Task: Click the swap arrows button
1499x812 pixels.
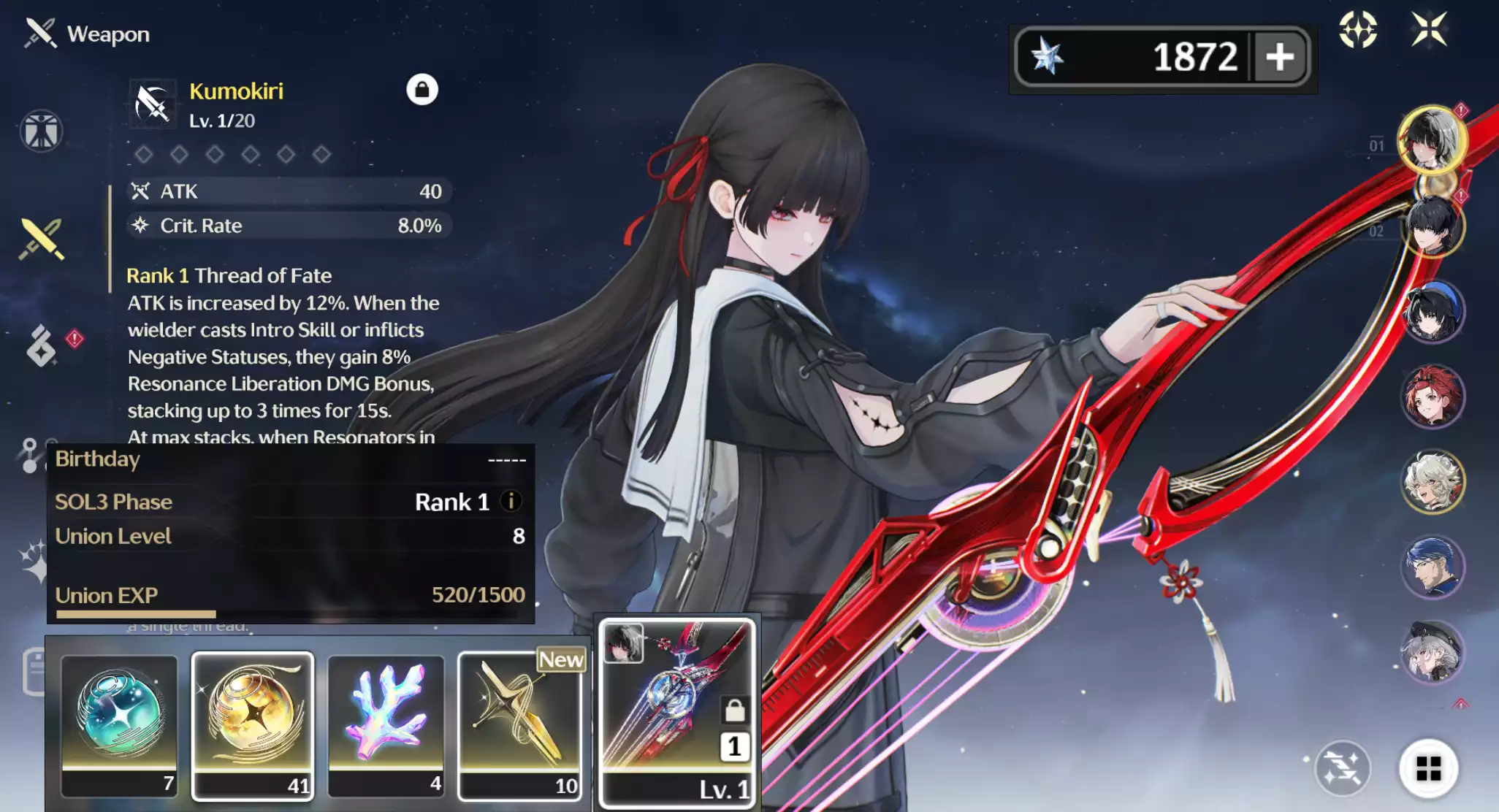Action: click(x=1342, y=768)
